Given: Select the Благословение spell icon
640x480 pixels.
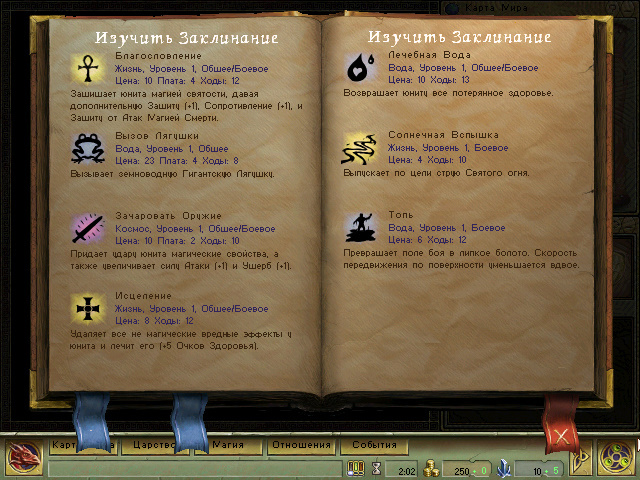Looking at the screenshot, I should [x=89, y=68].
